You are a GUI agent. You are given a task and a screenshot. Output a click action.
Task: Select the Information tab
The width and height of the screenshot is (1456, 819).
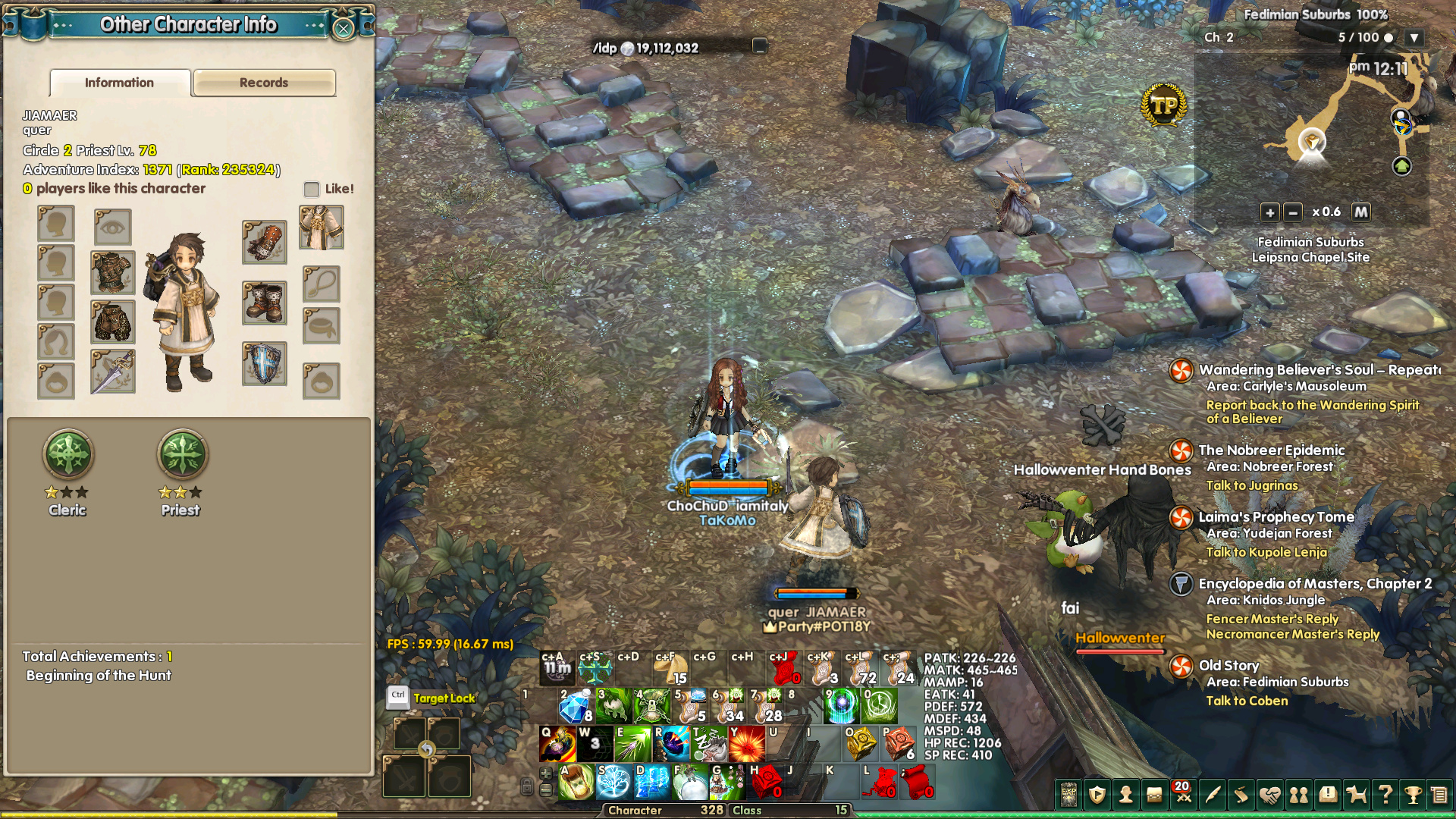[120, 83]
